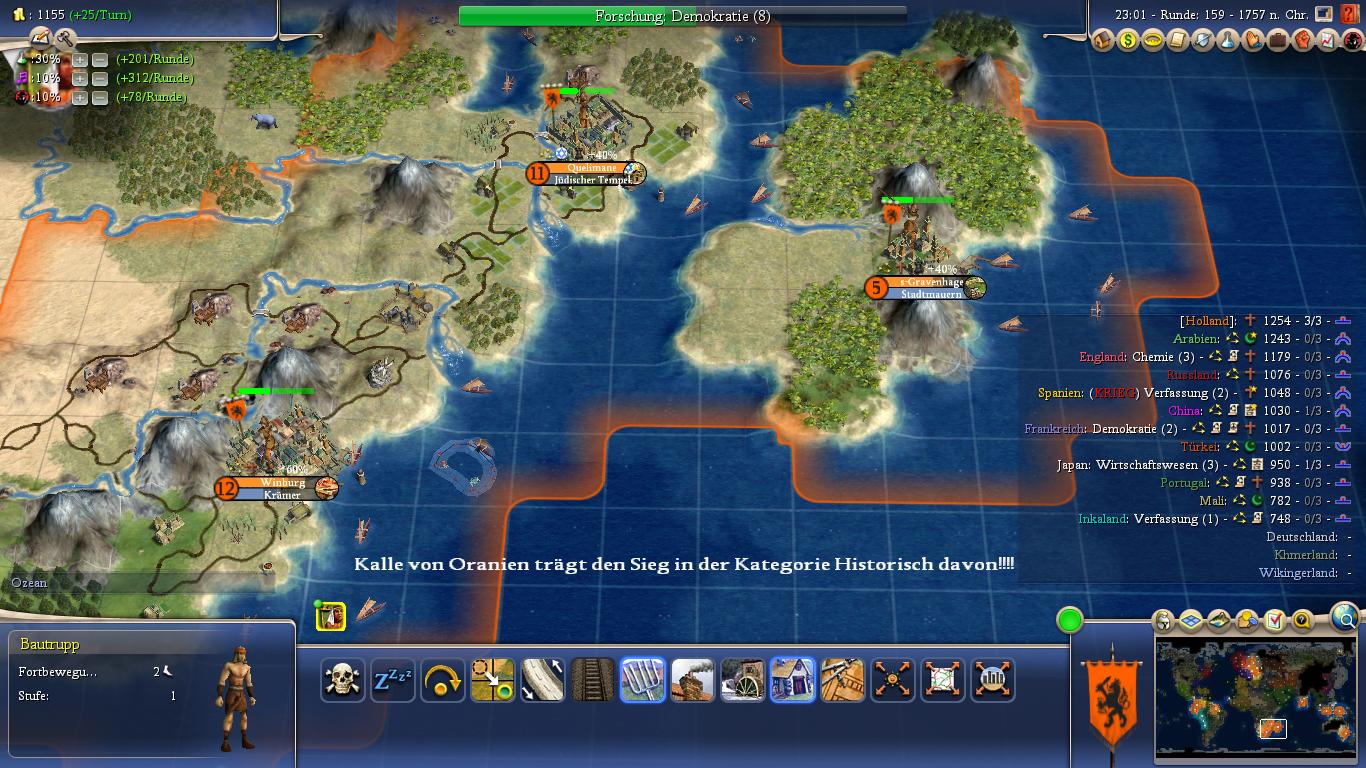Build a farm using the pitchfork icon
1366x768 pixels.
tap(643, 681)
